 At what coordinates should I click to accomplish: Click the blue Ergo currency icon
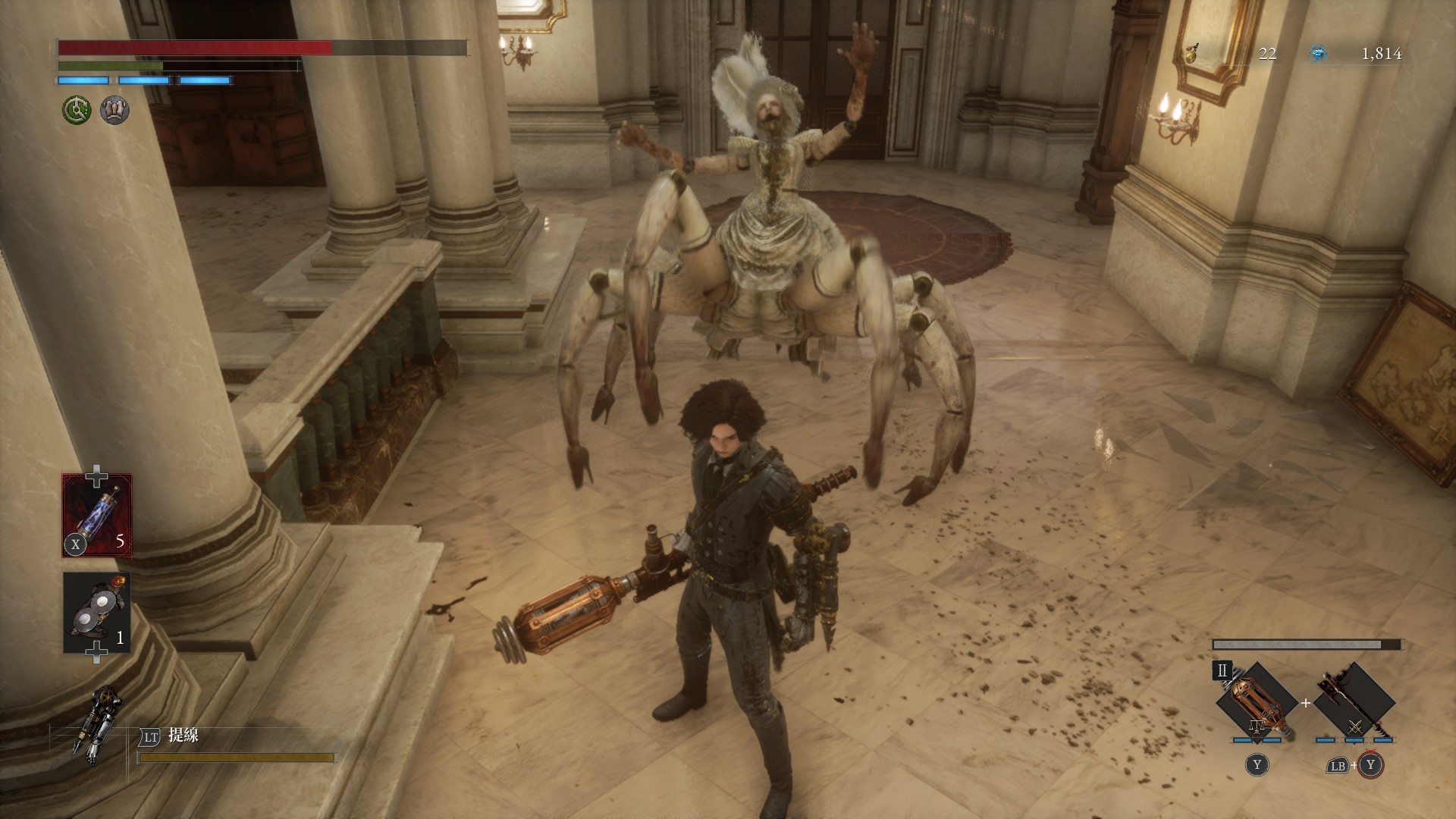click(x=1319, y=53)
